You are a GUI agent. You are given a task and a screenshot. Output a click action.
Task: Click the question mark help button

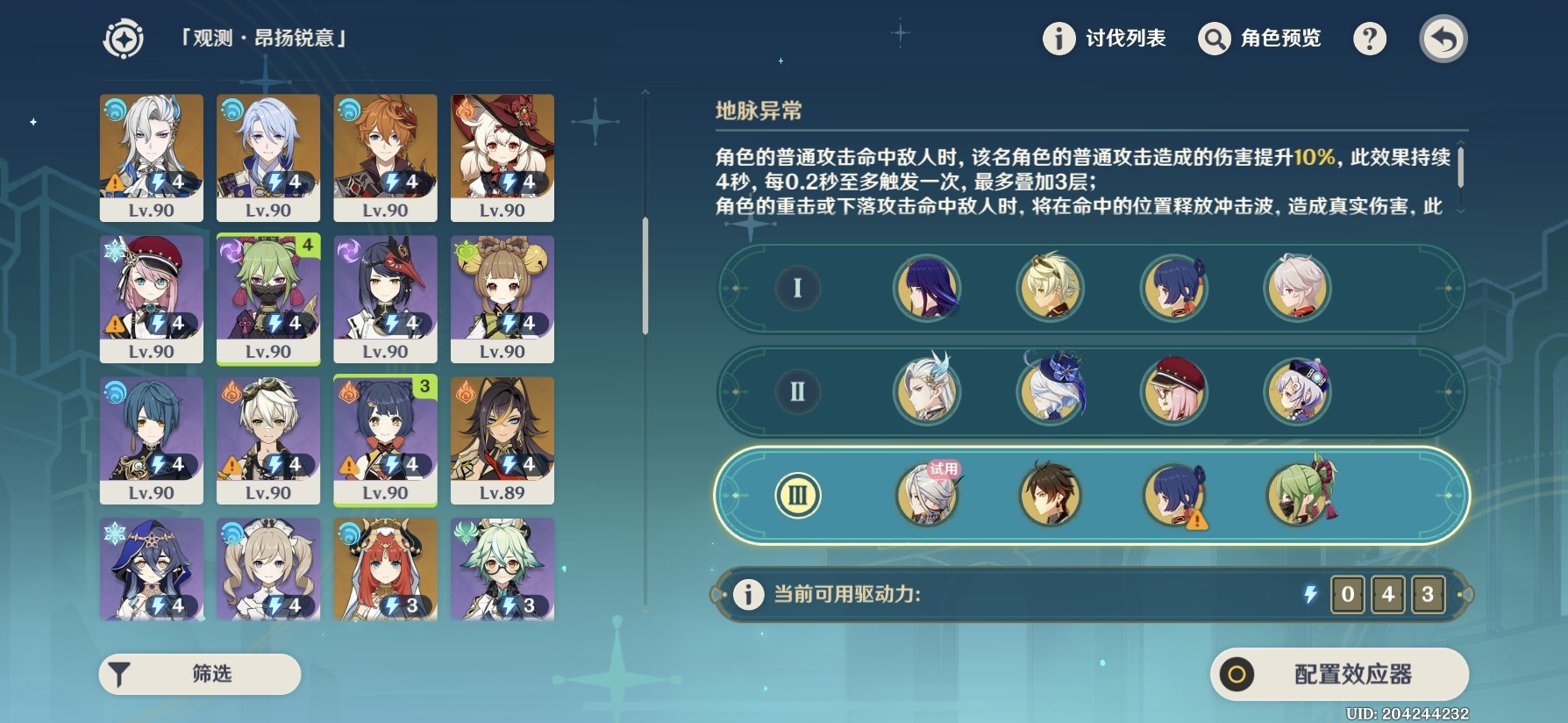coord(1370,39)
